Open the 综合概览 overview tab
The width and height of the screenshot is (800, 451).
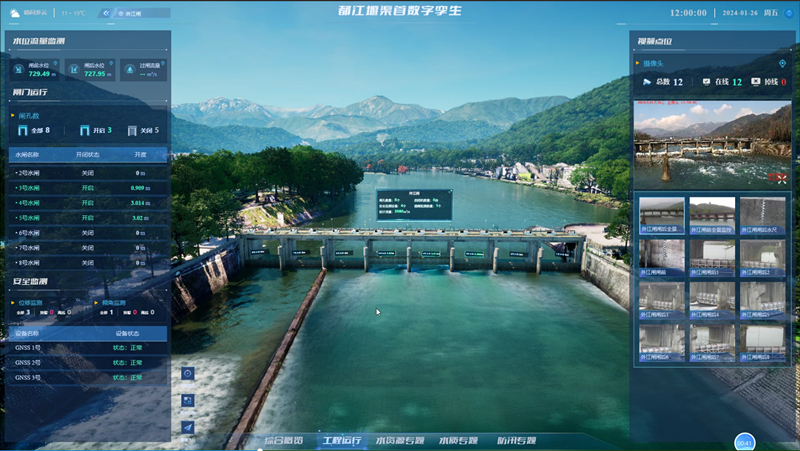[x=282, y=440]
